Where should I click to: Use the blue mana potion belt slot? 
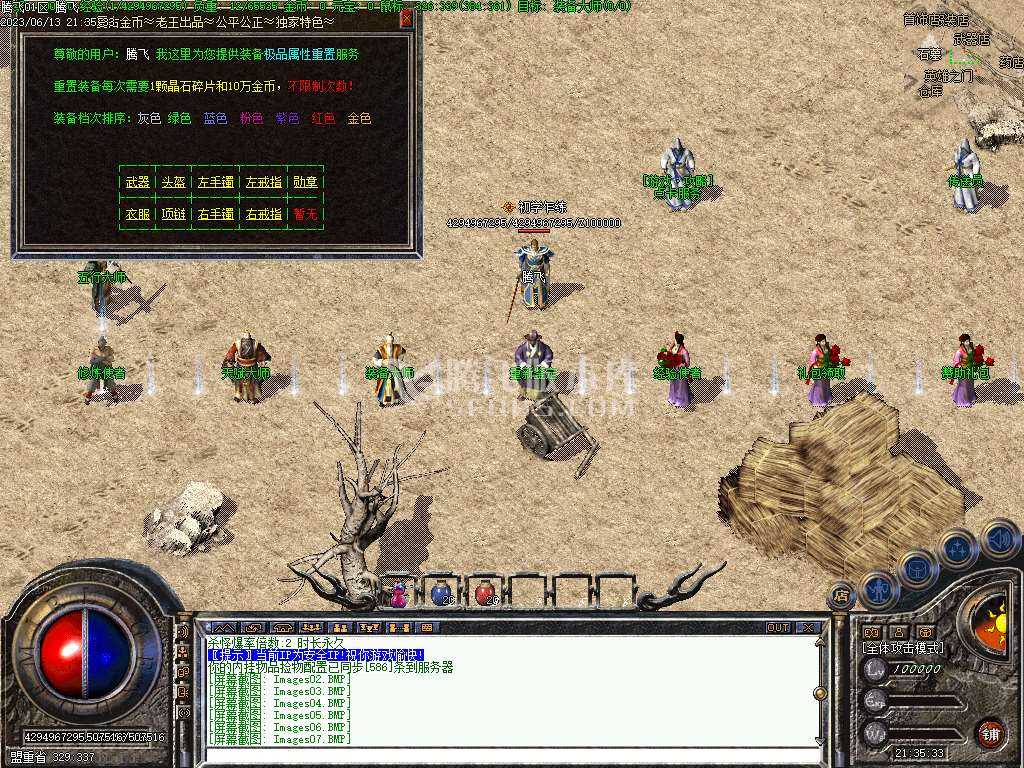point(440,594)
